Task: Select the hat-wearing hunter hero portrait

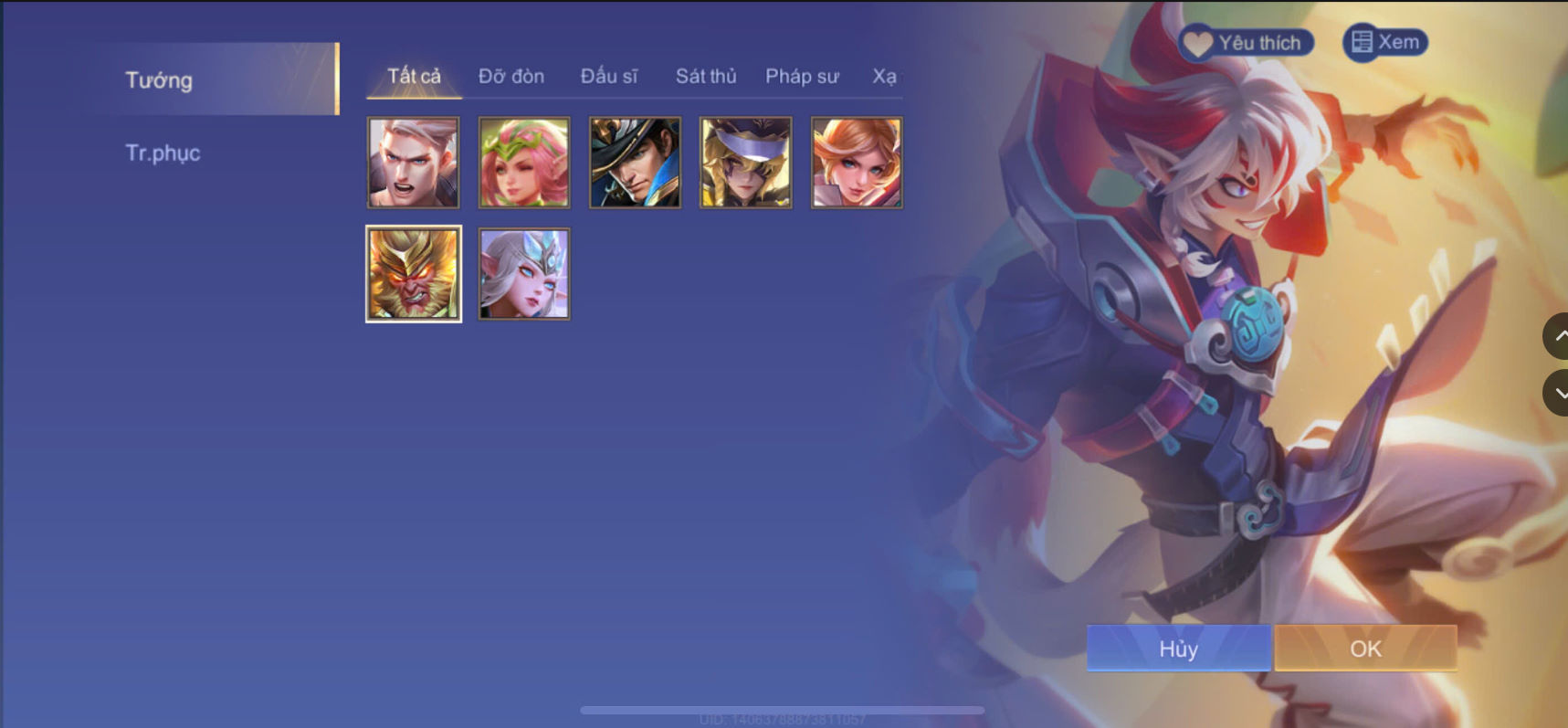Action: click(634, 162)
